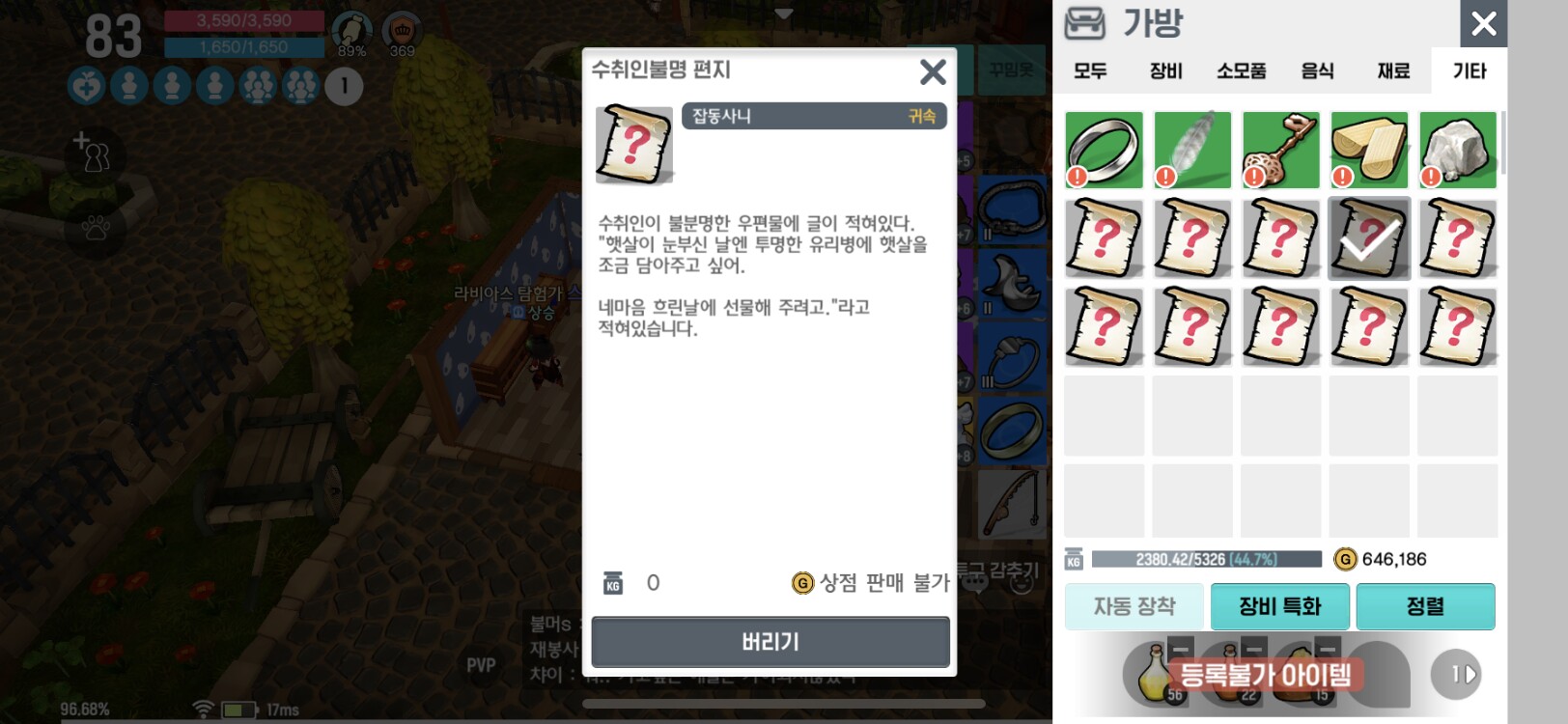1568x724 pixels.
Task: Click the checkmarked mystery letter in the bag
Action: pyautogui.click(x=1369, y=238)
